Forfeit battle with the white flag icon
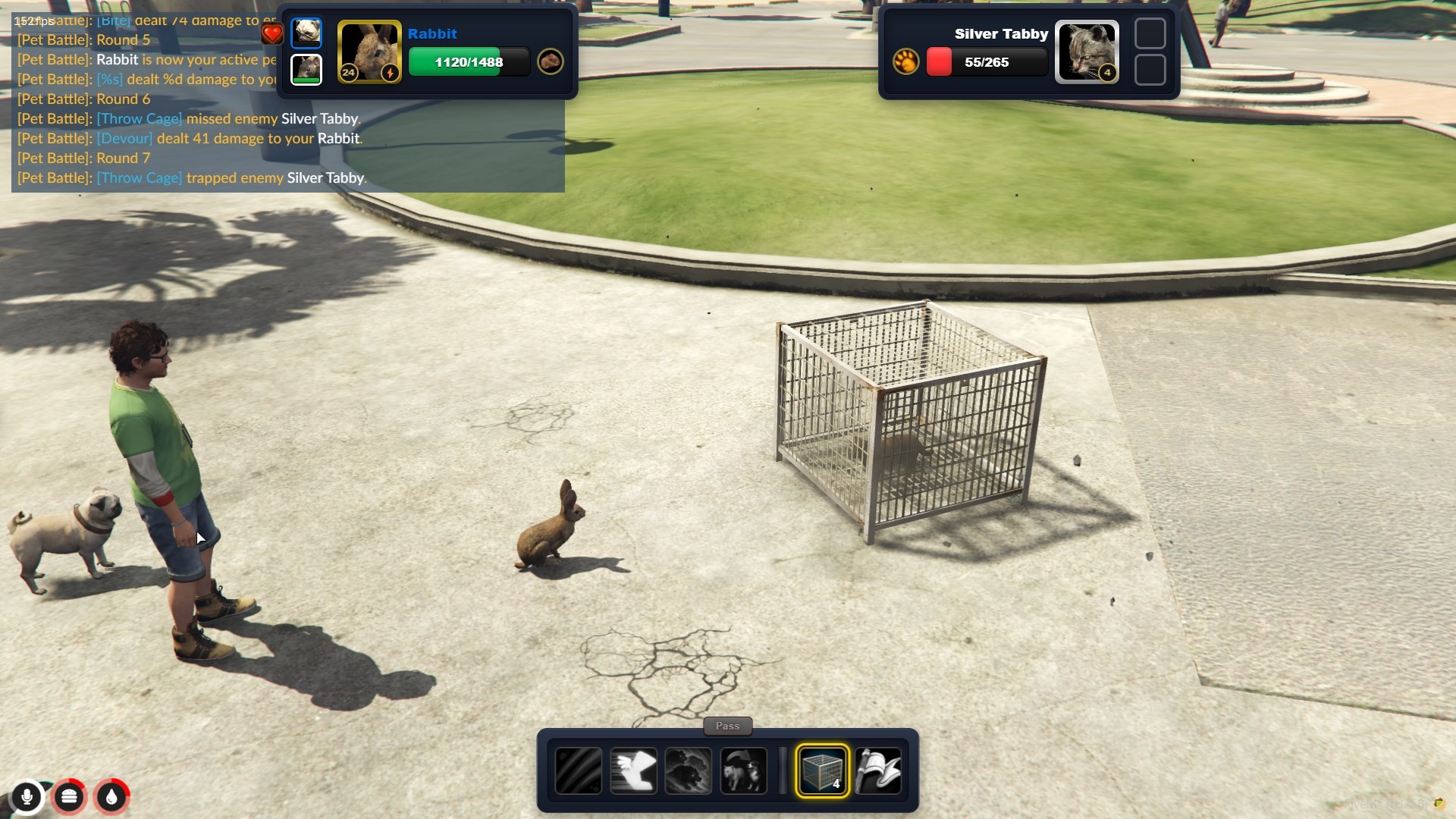The width and height of the screenshot is (1456, 819). pyautogui.click(x=878, y=771)
